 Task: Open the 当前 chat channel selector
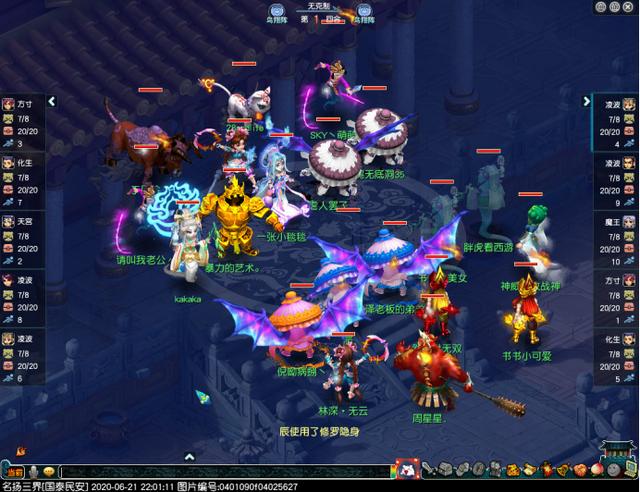coord(13,471)
